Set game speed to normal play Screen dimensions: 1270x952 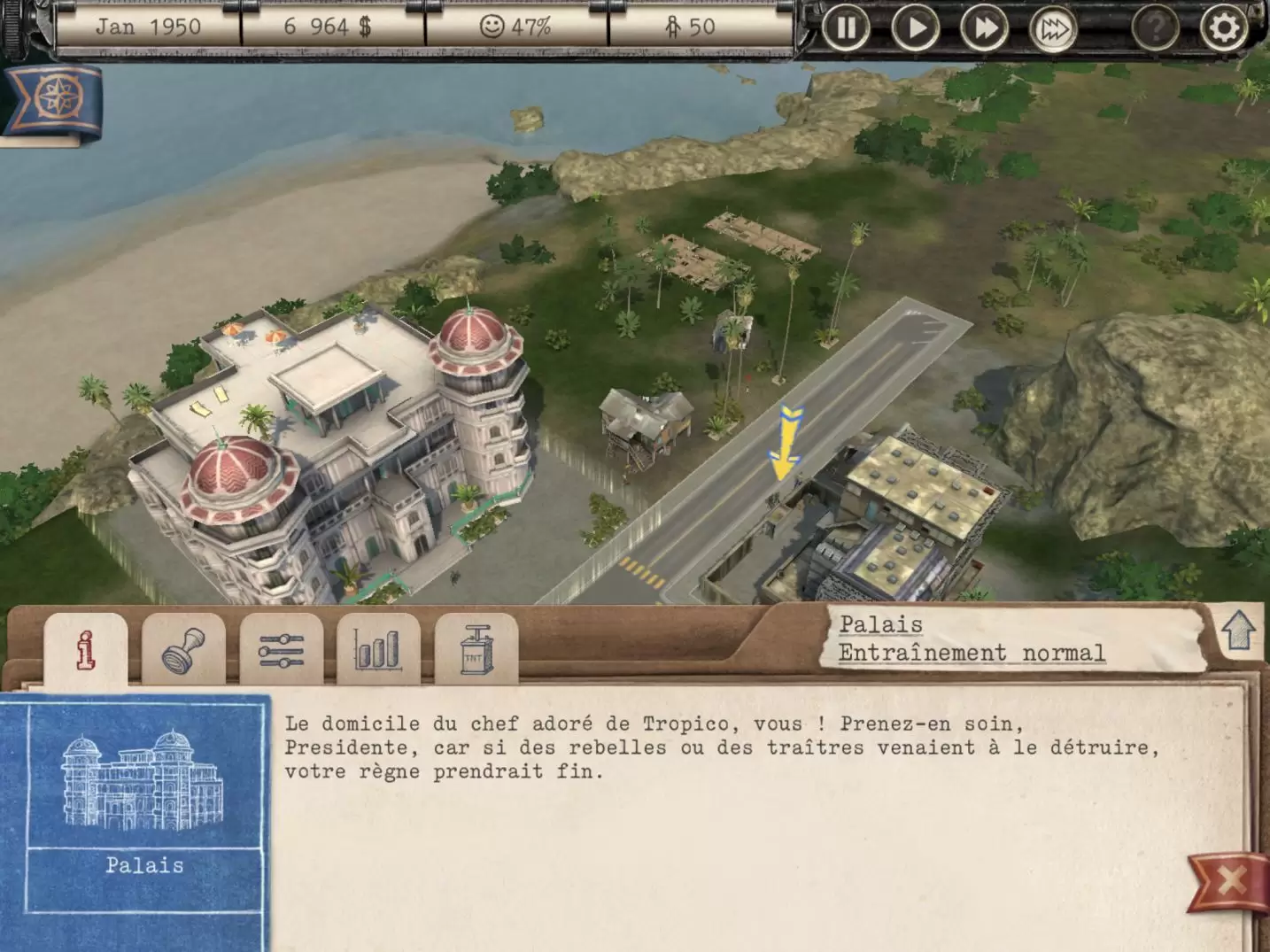tap(915, 28)
